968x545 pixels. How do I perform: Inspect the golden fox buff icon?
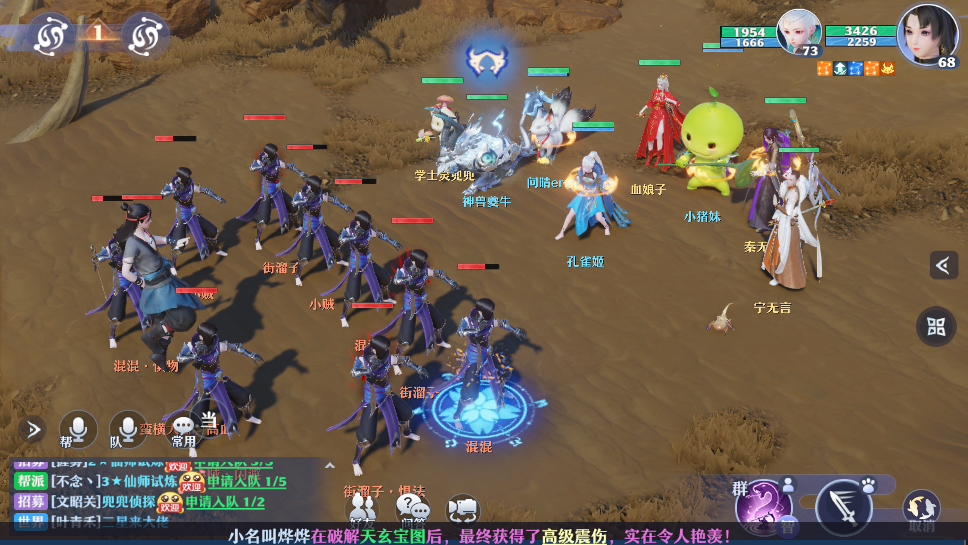[x=888, y=68]
